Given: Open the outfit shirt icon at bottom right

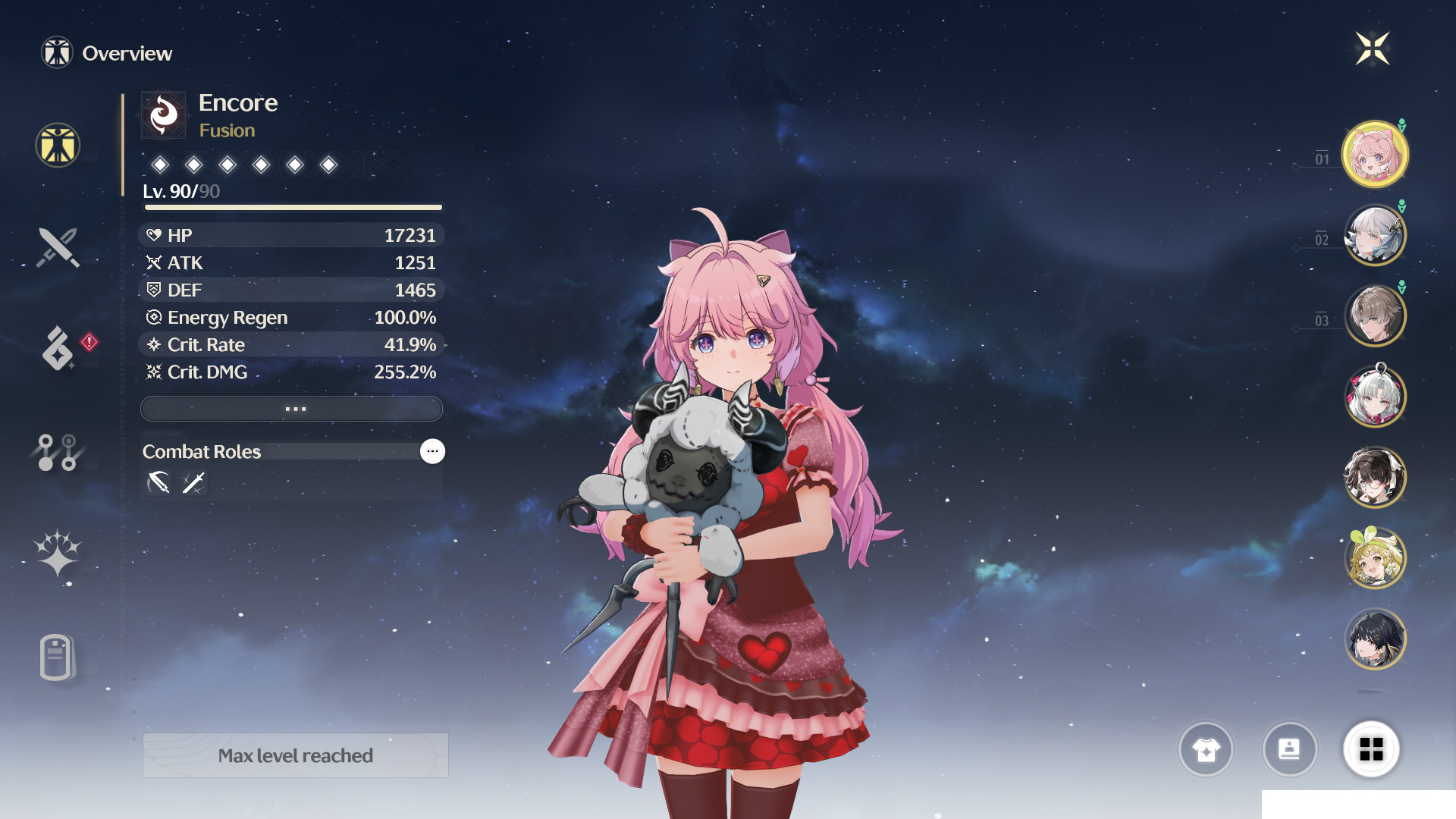Looking at the screenshot, I should (x=1207, y=750).
